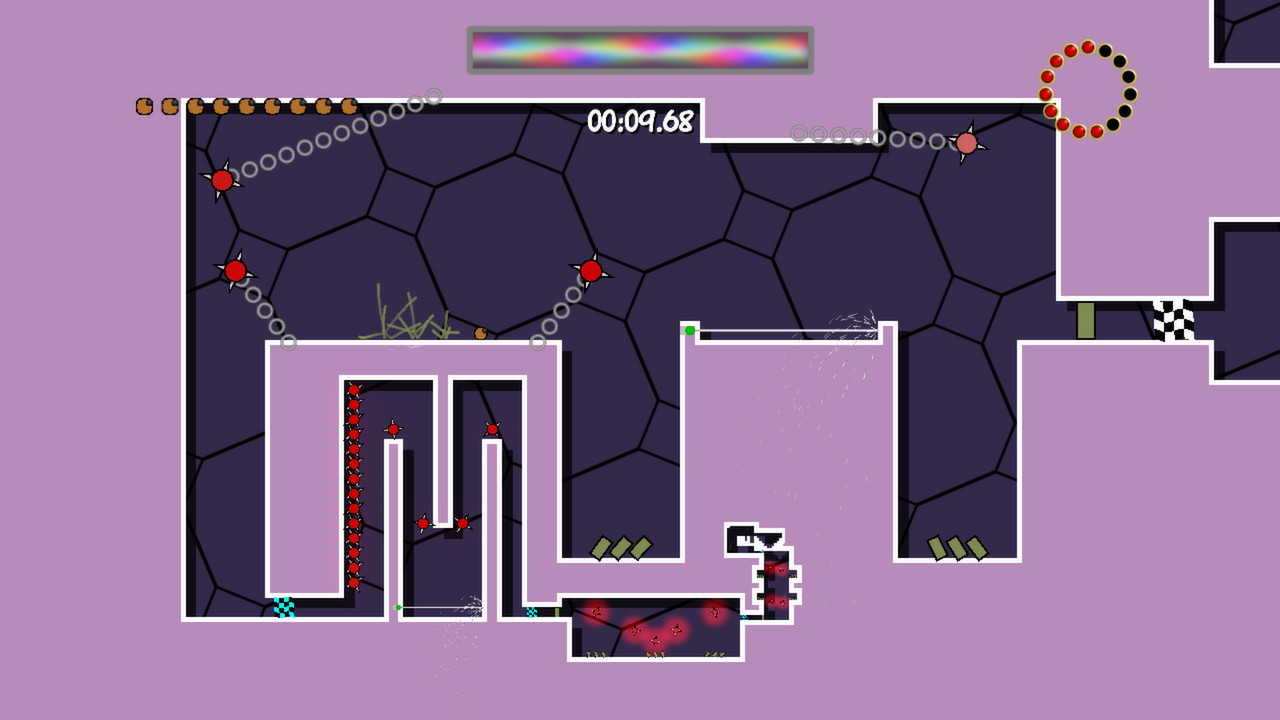Click the leftmost orange collectible in the row
This screenshot has width=1280, height=720.
point(143,106)
